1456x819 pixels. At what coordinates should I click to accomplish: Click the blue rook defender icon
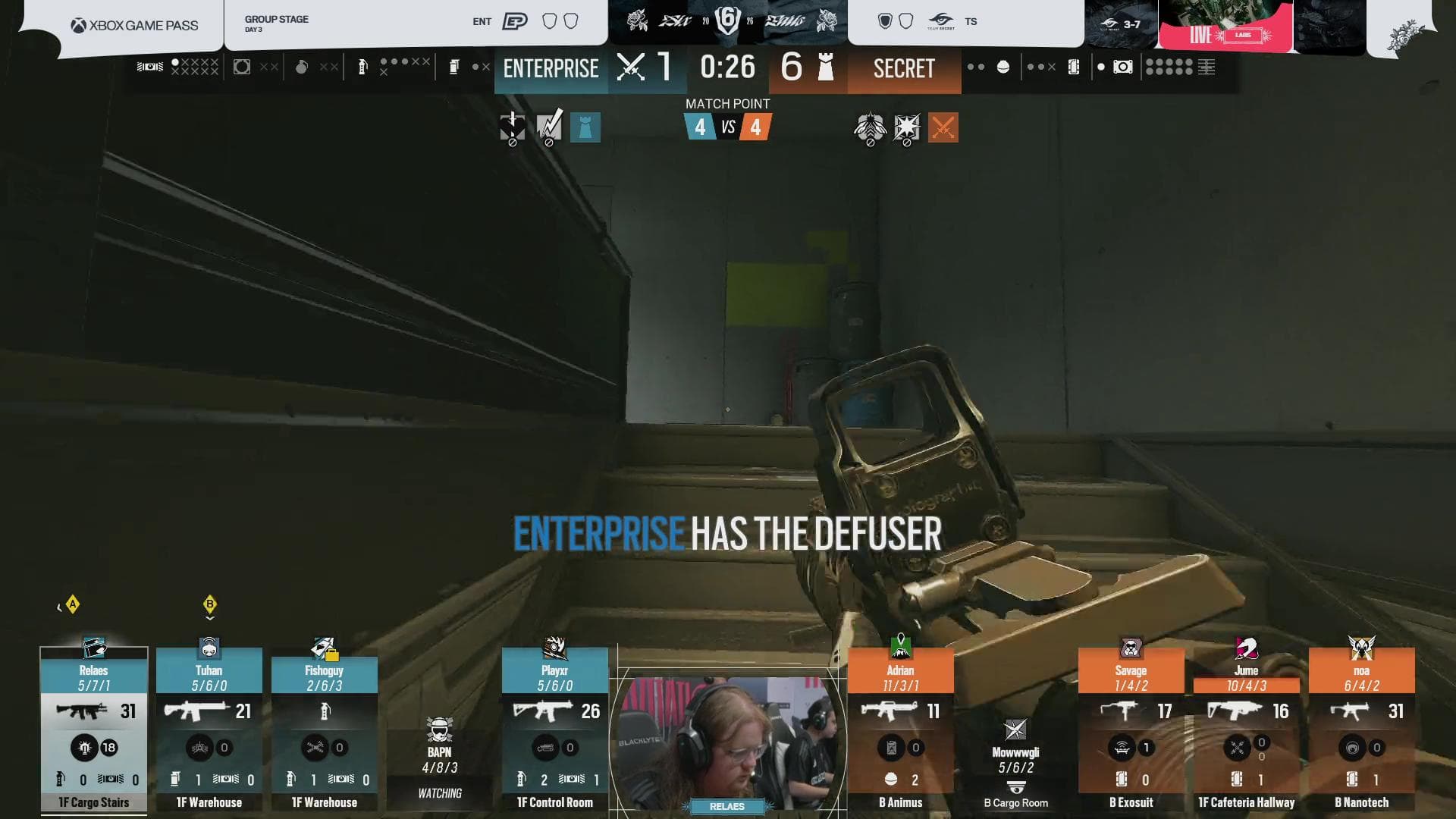coord(585,127)
